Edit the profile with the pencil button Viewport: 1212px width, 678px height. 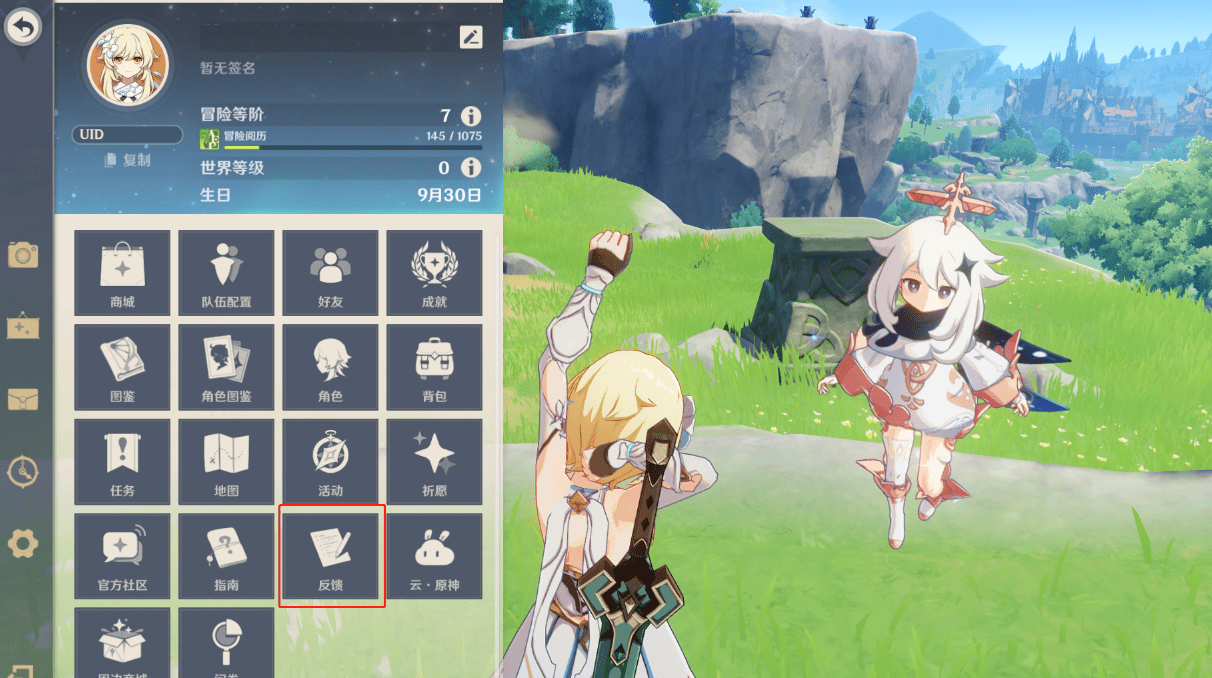click(471, 37)
